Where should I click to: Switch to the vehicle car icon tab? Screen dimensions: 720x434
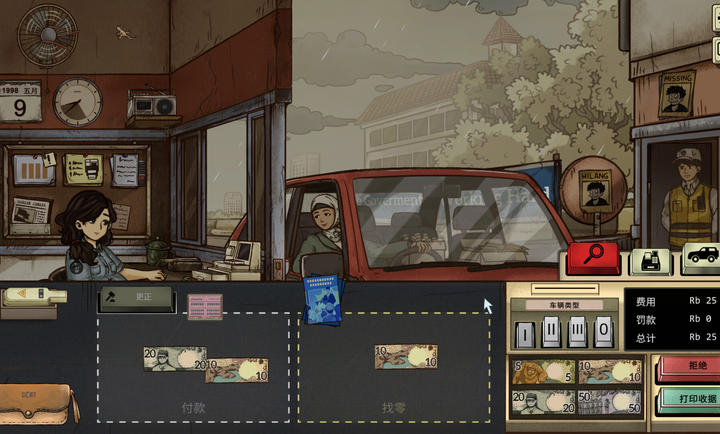tap(703, 257)
